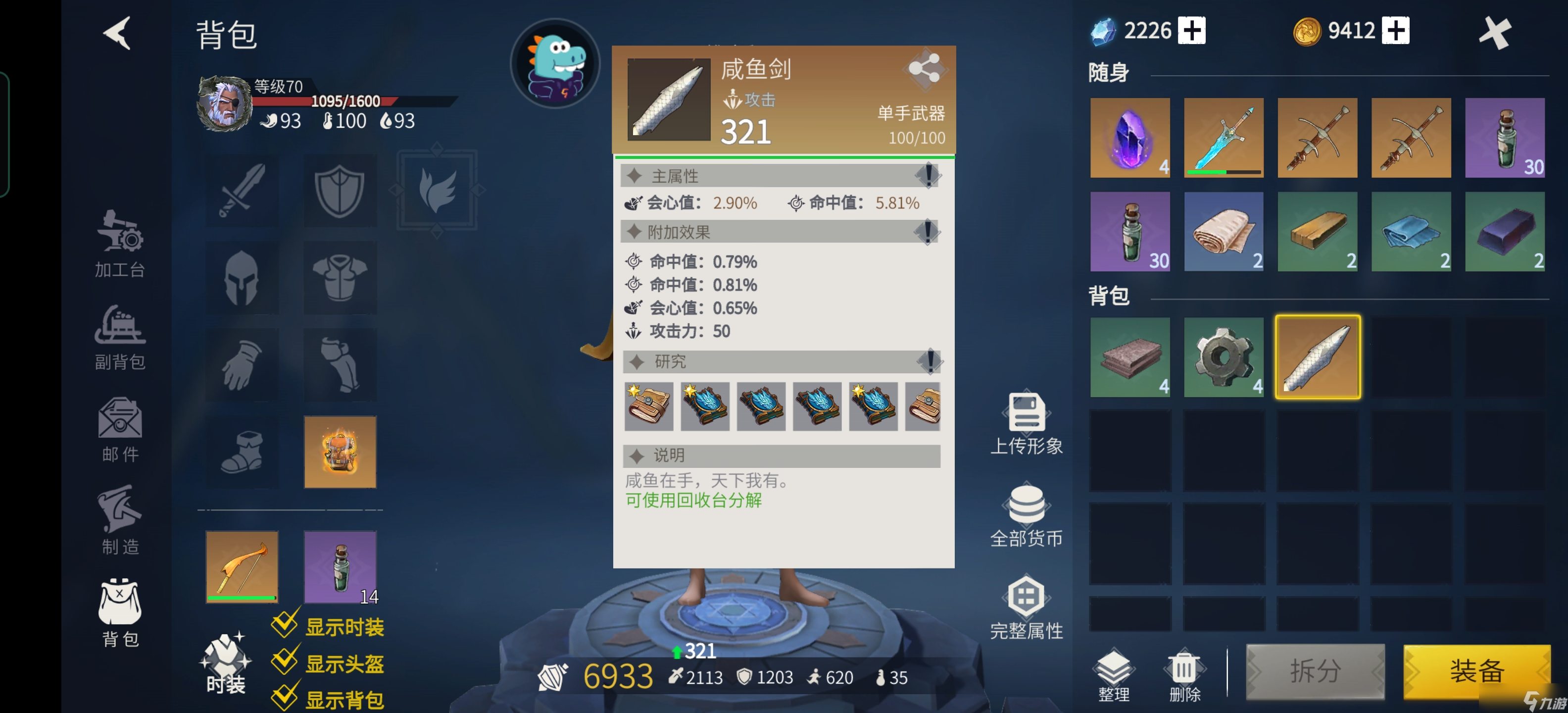Click the equipped bow's durability bar
The width and height of the screenshot is (1568, 713).
pos(242,598)
